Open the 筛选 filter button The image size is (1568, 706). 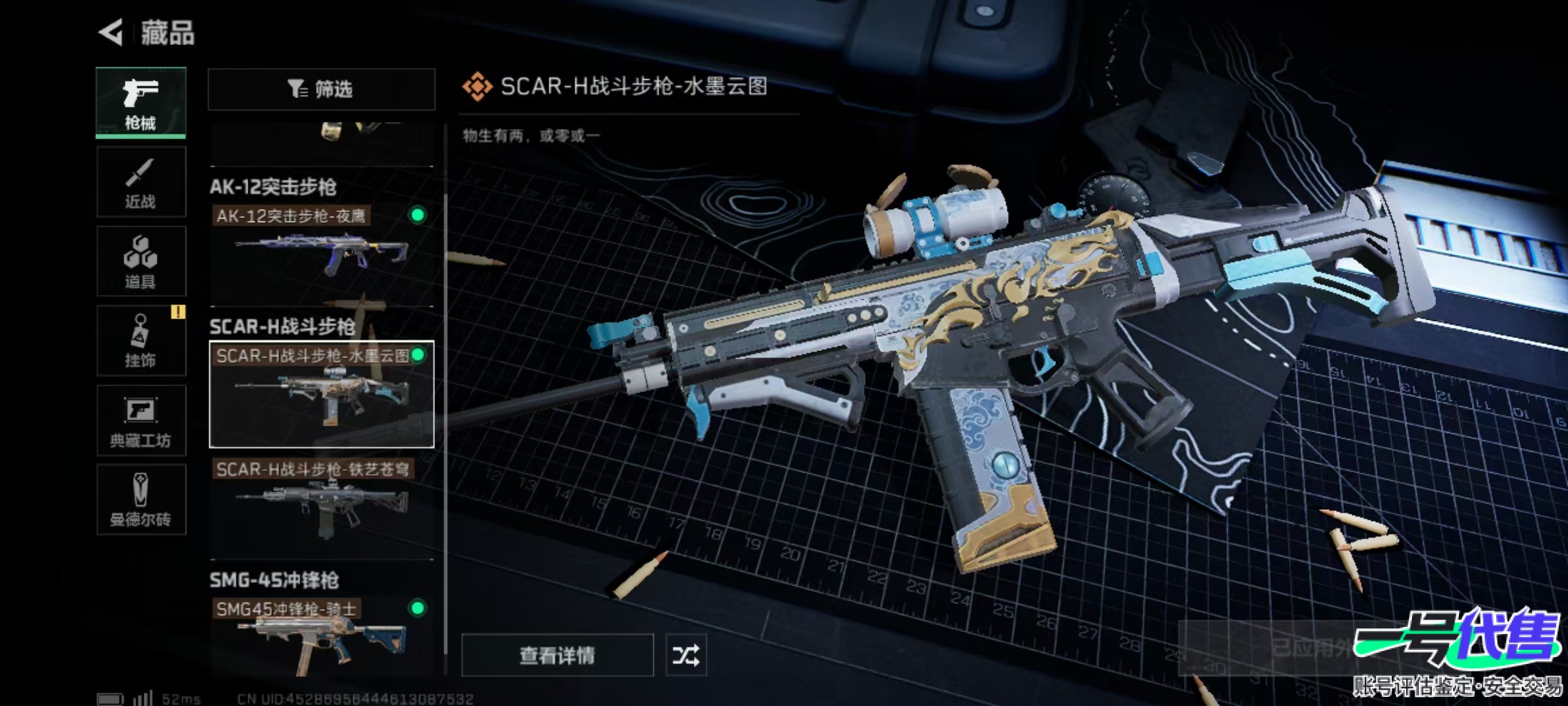pyautogui.click(x=321, y=89)
